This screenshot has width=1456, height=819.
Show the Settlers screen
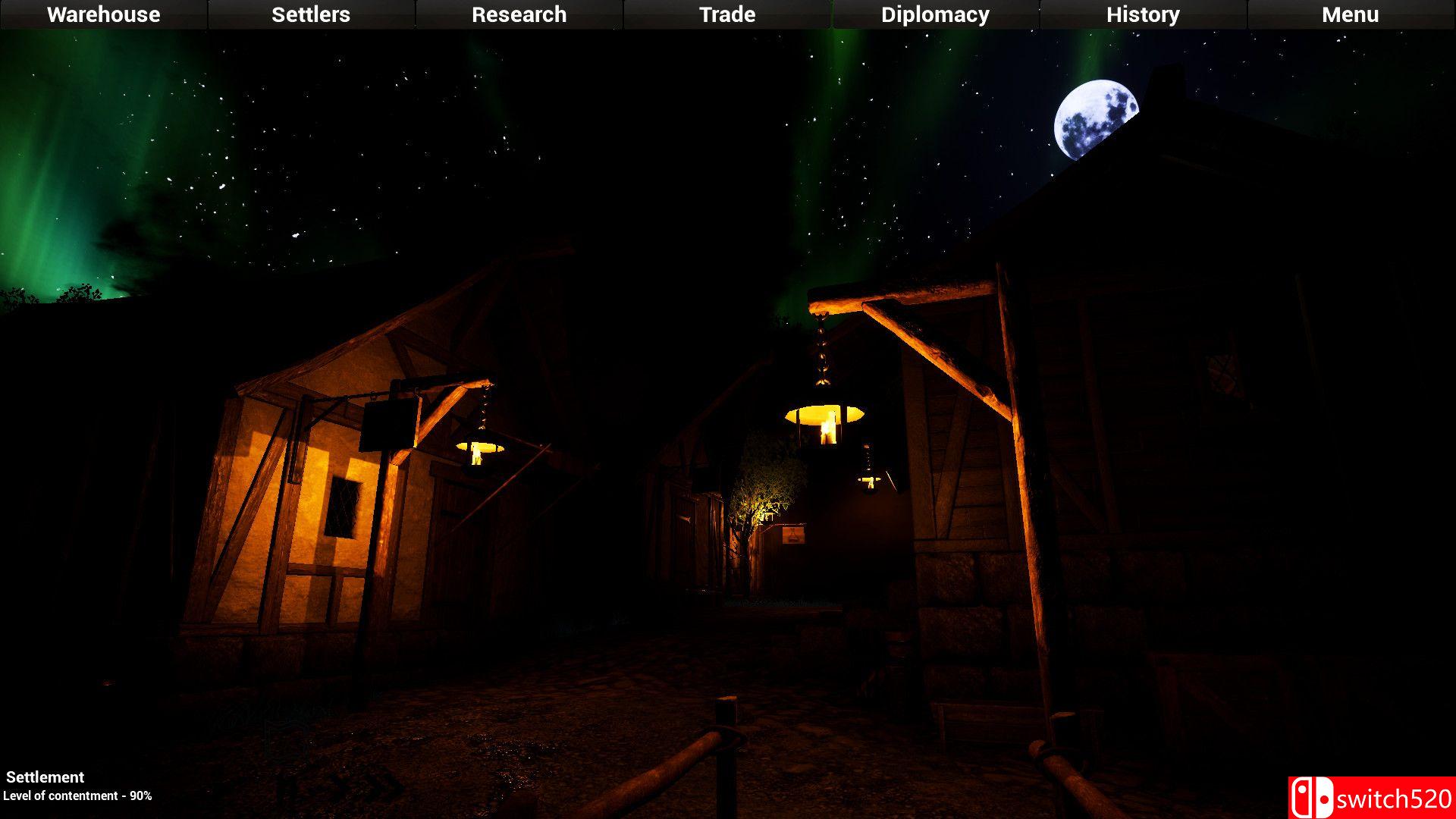[x=311, y=14]
